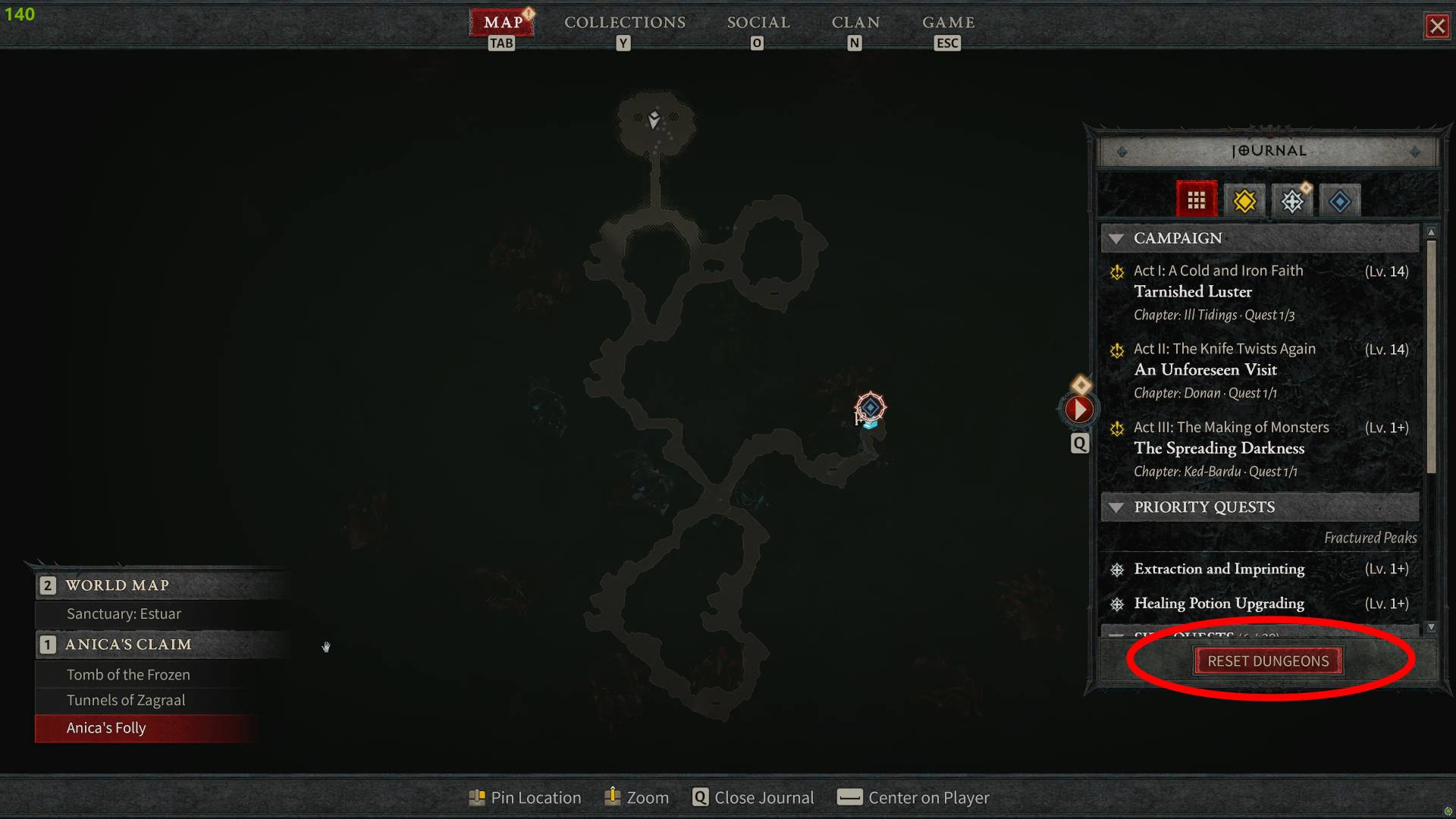Expand the SIDE QUESTS section

pyautogui.click(x=1116, y=637)
